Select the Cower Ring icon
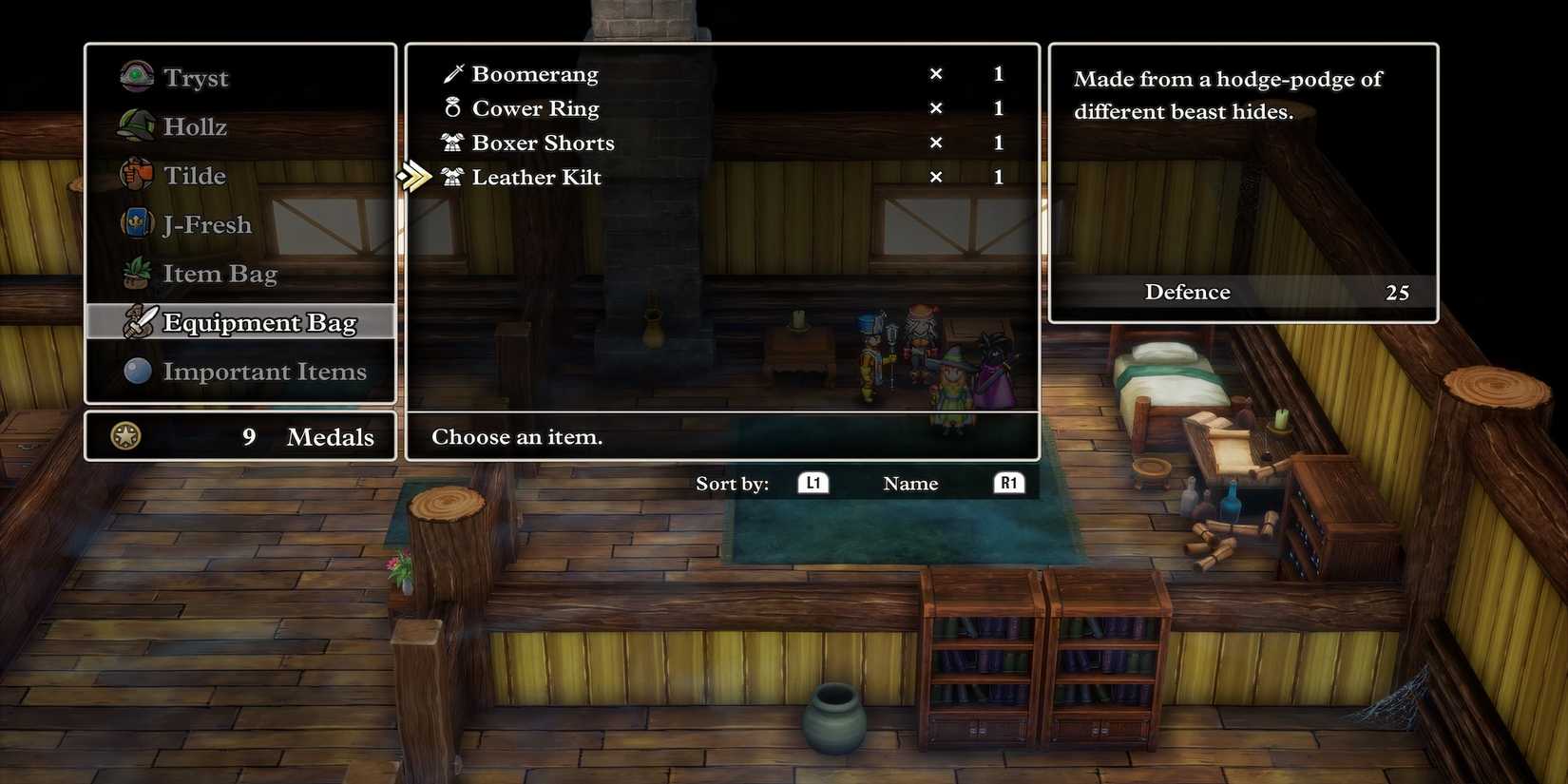 coord(452,107)
